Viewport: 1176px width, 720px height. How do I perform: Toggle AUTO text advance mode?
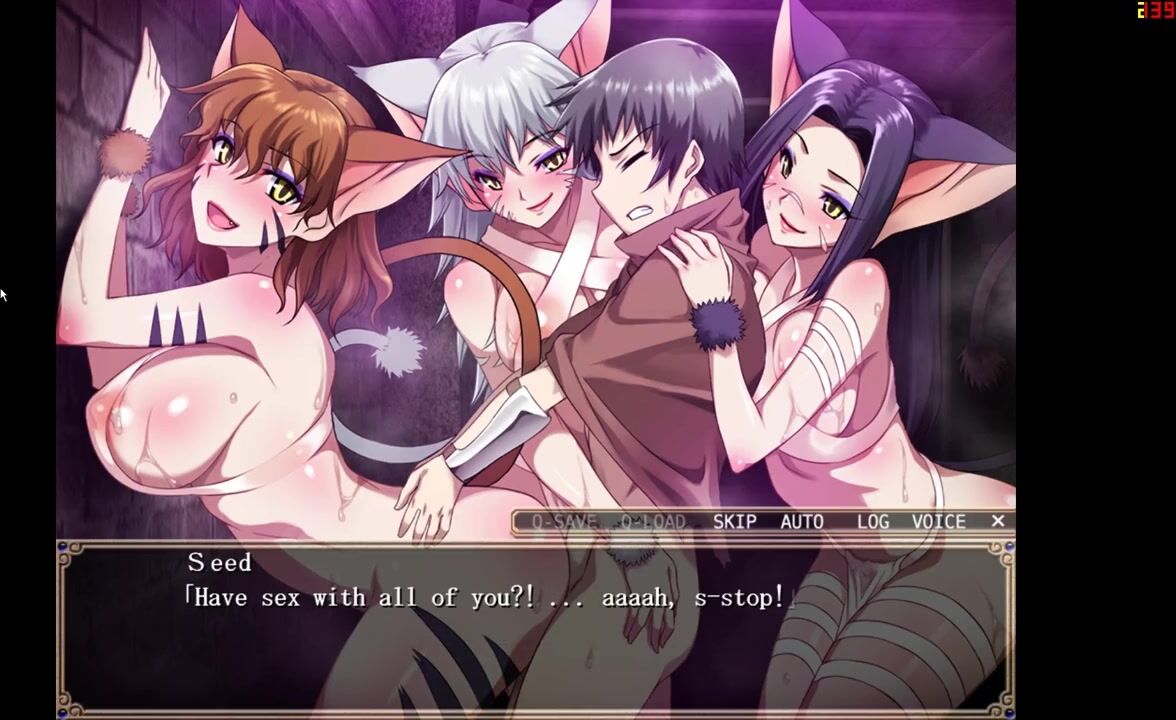(x=802, y=521)
